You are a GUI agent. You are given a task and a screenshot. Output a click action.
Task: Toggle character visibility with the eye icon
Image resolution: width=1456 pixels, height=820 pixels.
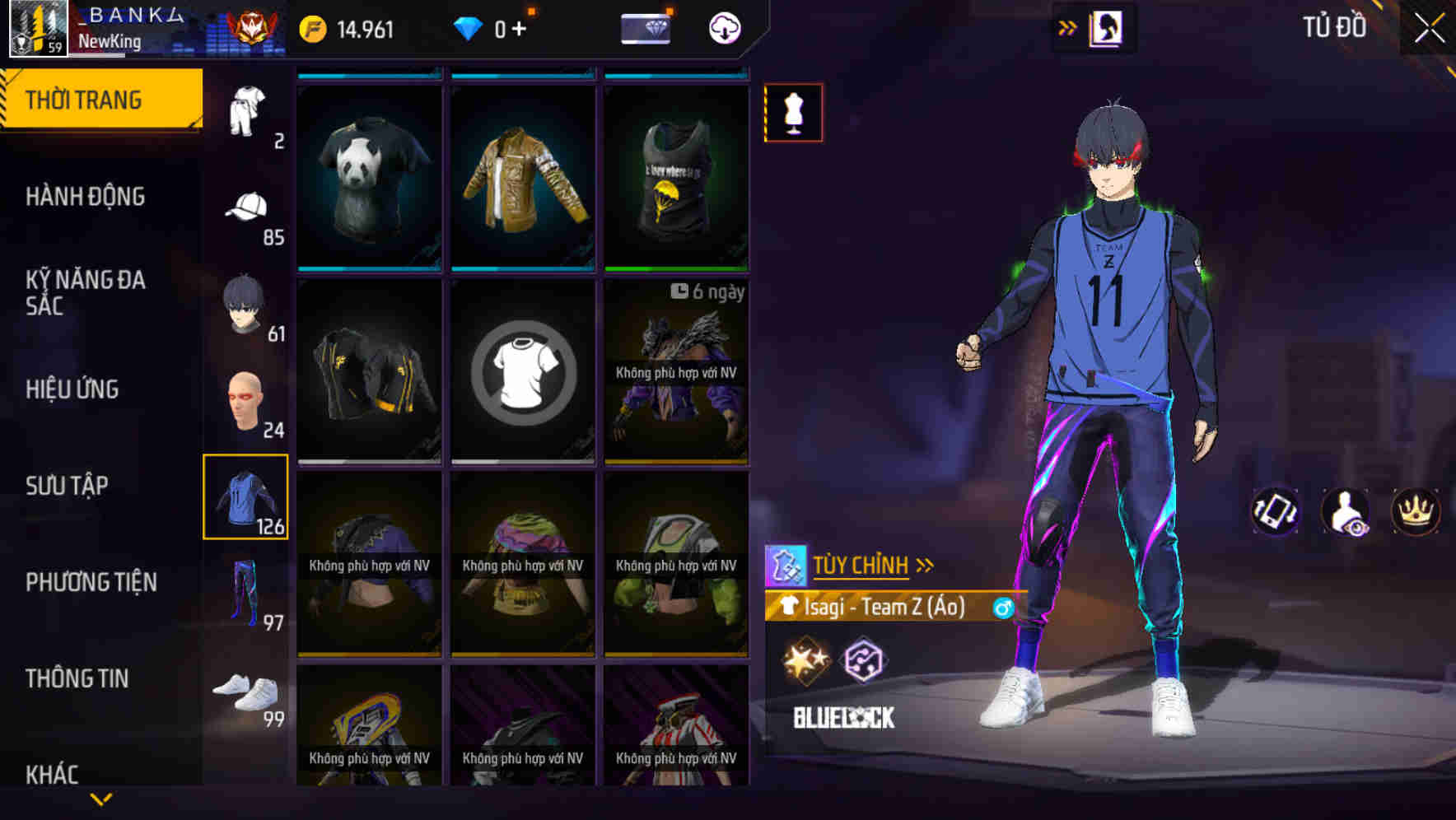click(x=1343, y=511)
